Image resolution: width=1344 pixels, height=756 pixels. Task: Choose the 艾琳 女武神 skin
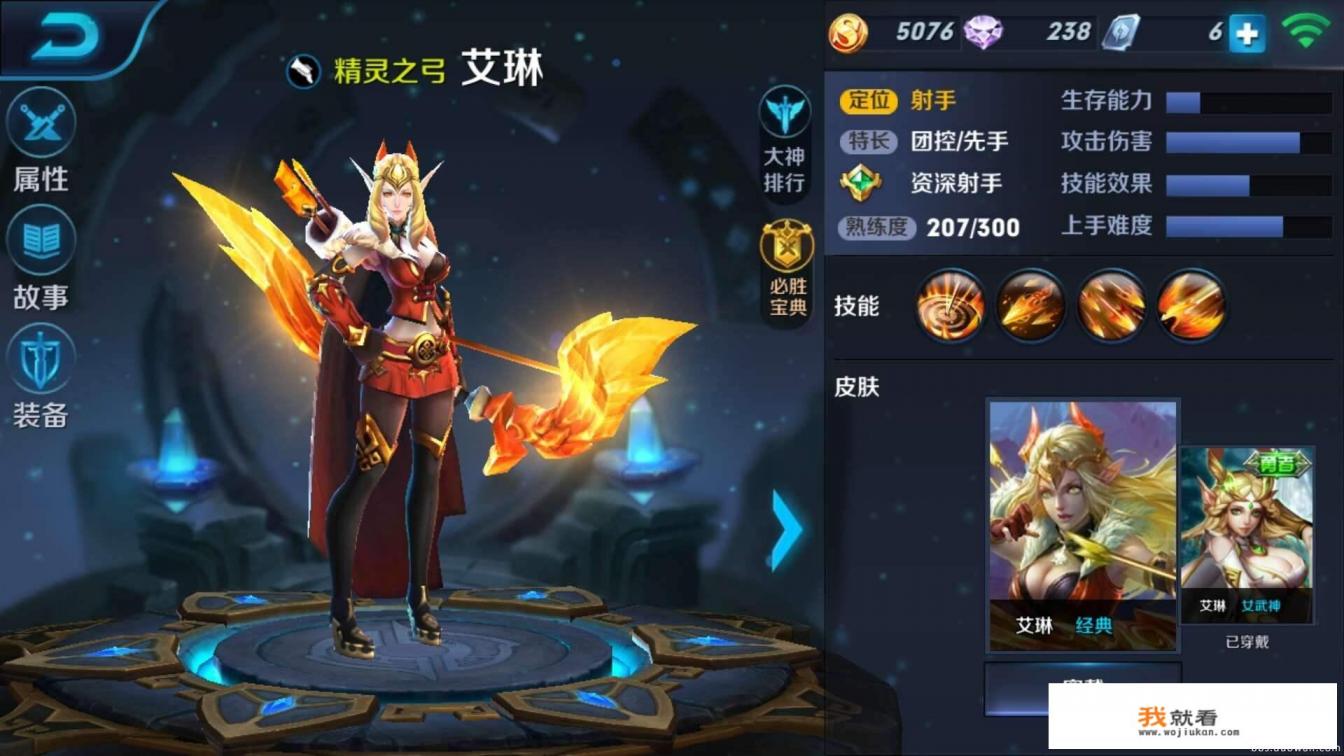[x=1246, y=535]
